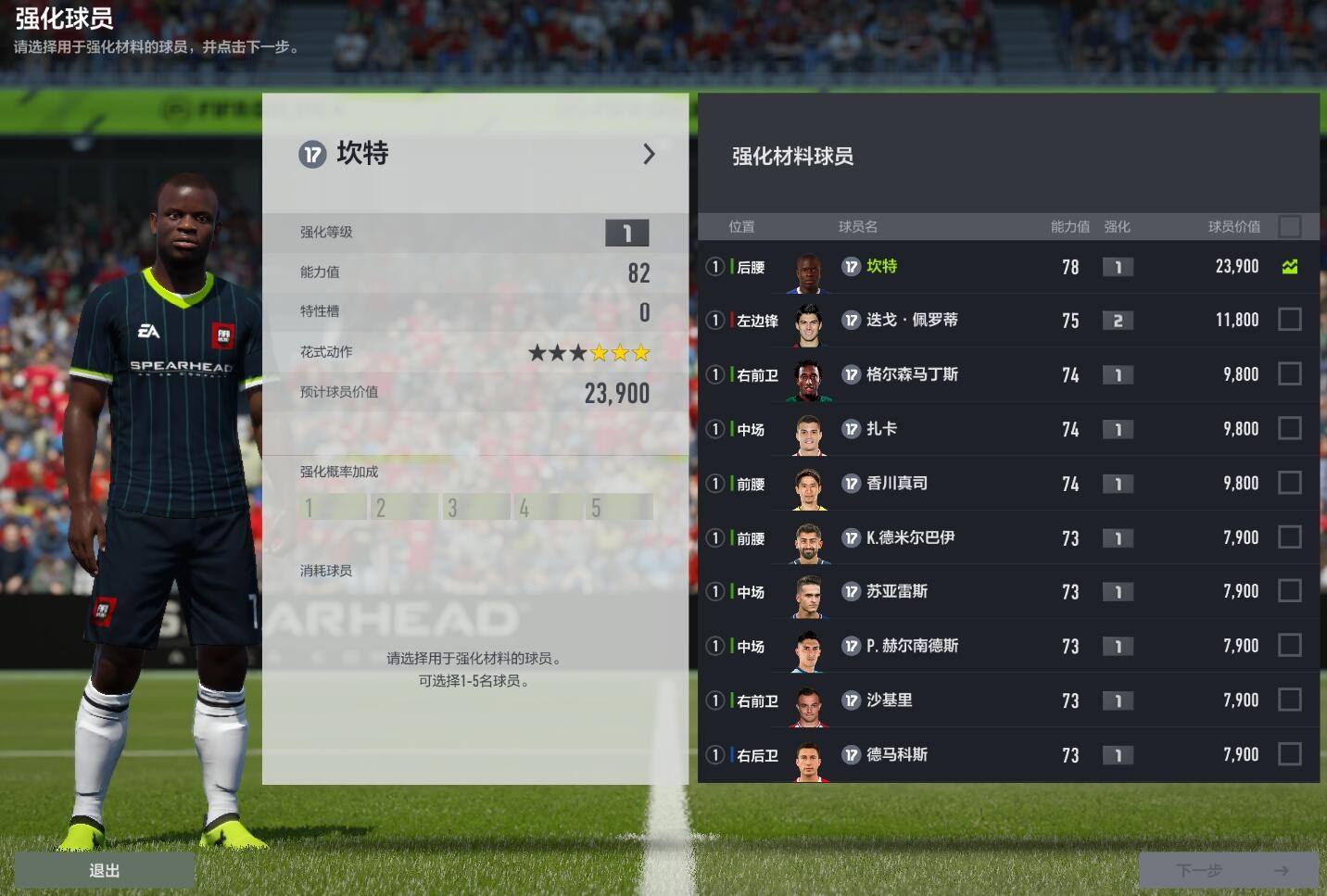The width and height of the screenshot is (1327, 896).
Task: Check the box for 扎卡
Action: click(1289, 428)
